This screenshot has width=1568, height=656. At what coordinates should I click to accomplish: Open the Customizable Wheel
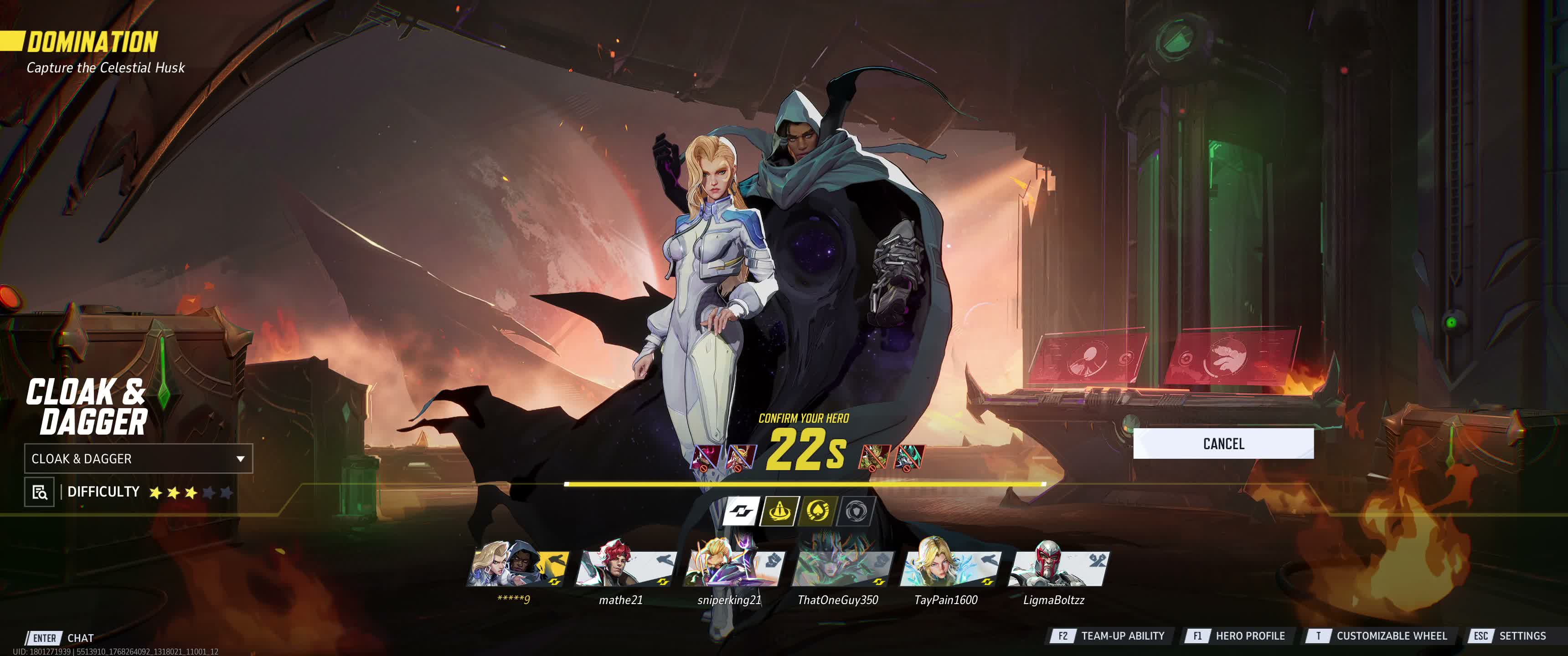[1378, 636]
